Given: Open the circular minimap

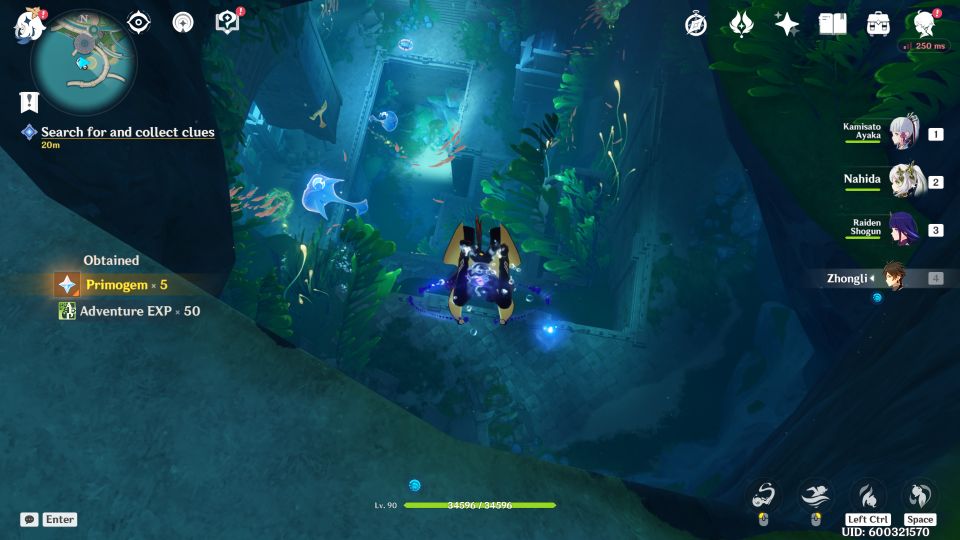Looking at the screenshot, I should tap(84, 62).
